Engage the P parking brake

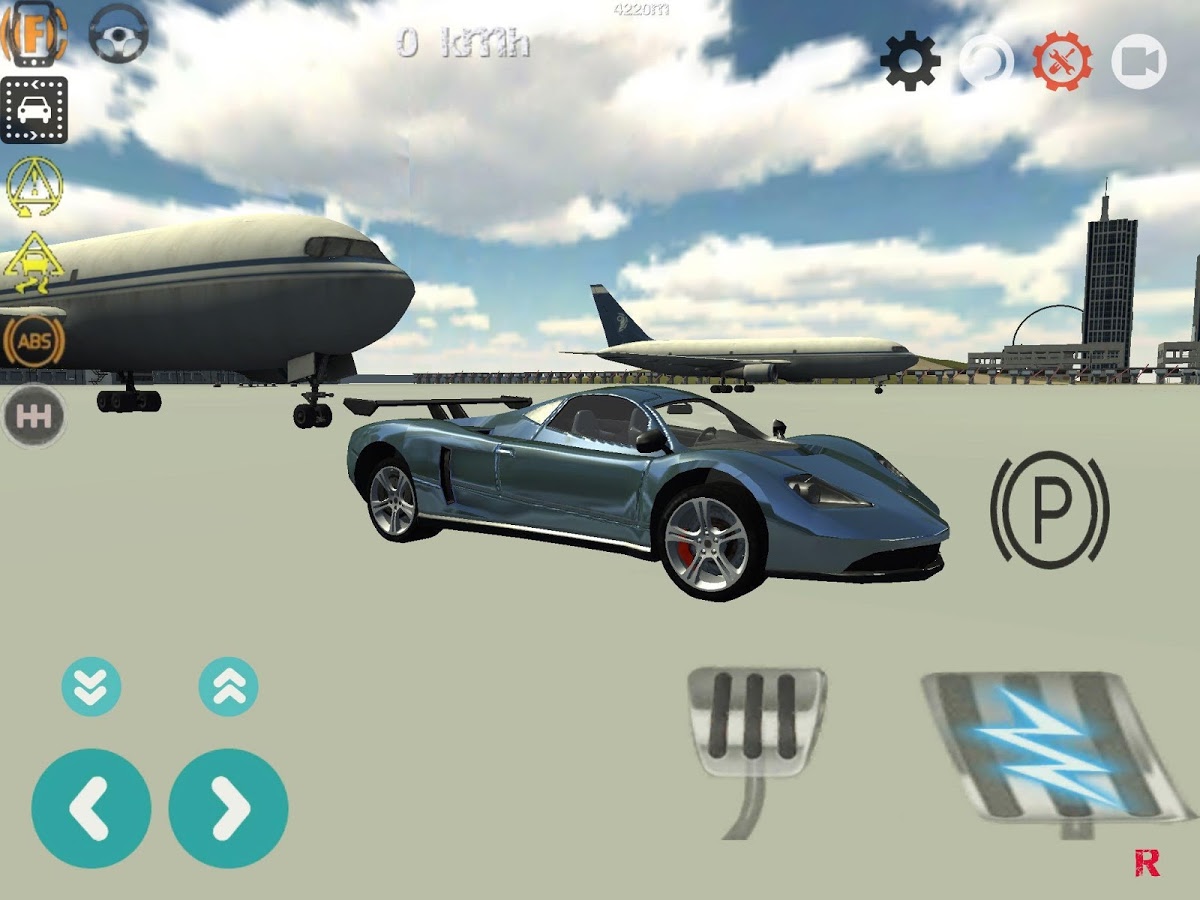point(1049,509)
